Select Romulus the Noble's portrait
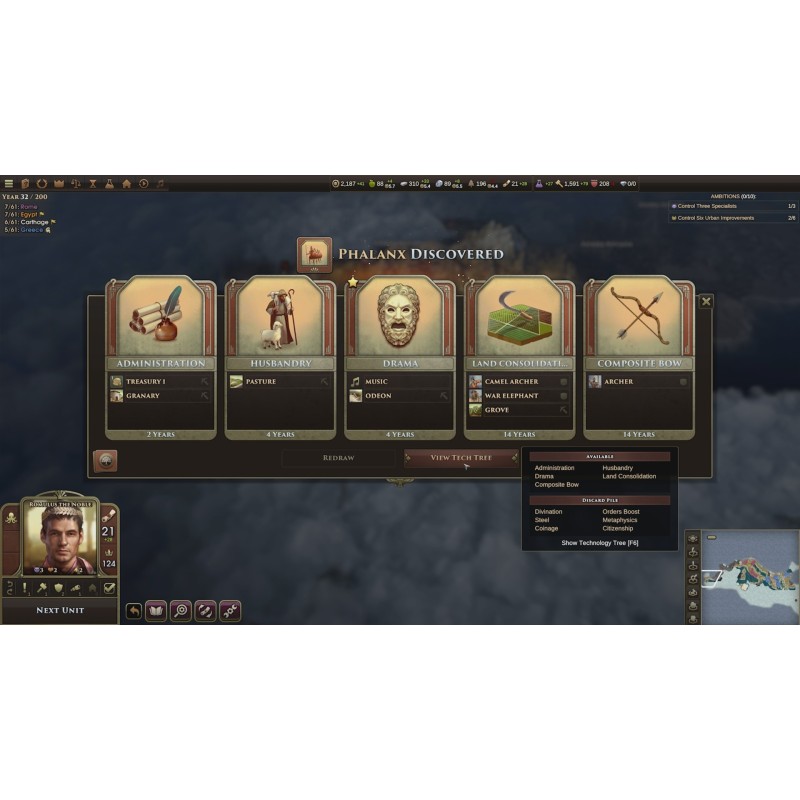This screenshot has width=800, height=800. [60, 538]
